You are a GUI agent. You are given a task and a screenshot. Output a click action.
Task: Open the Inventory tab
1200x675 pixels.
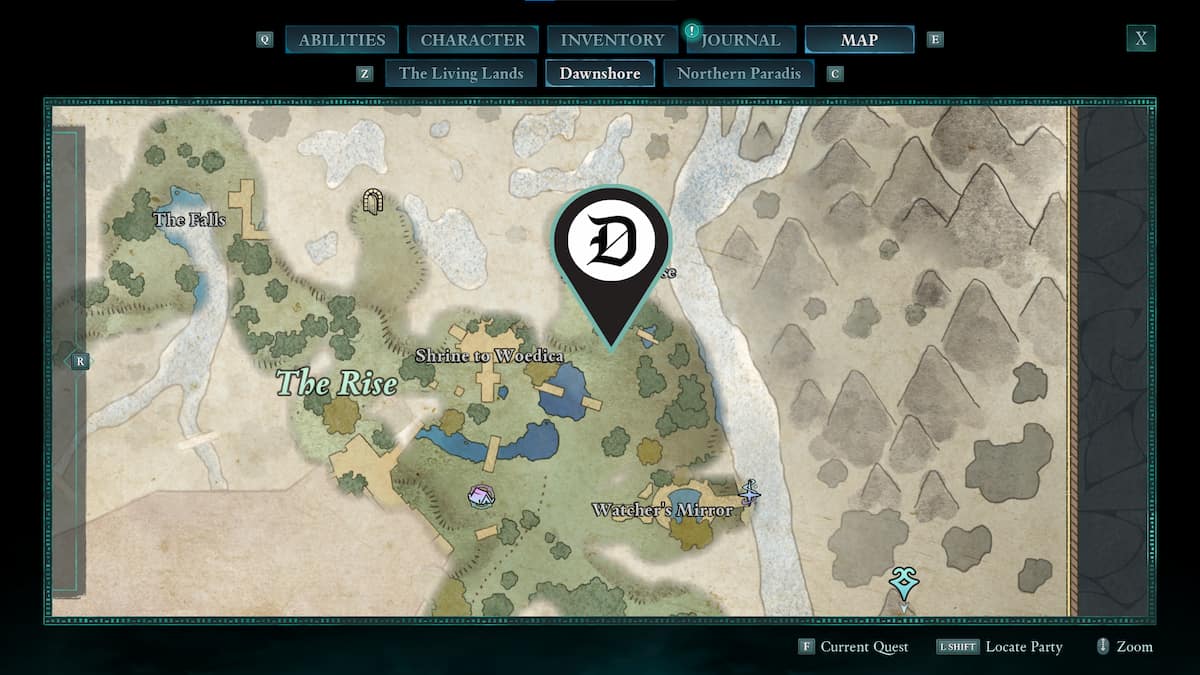612,40
